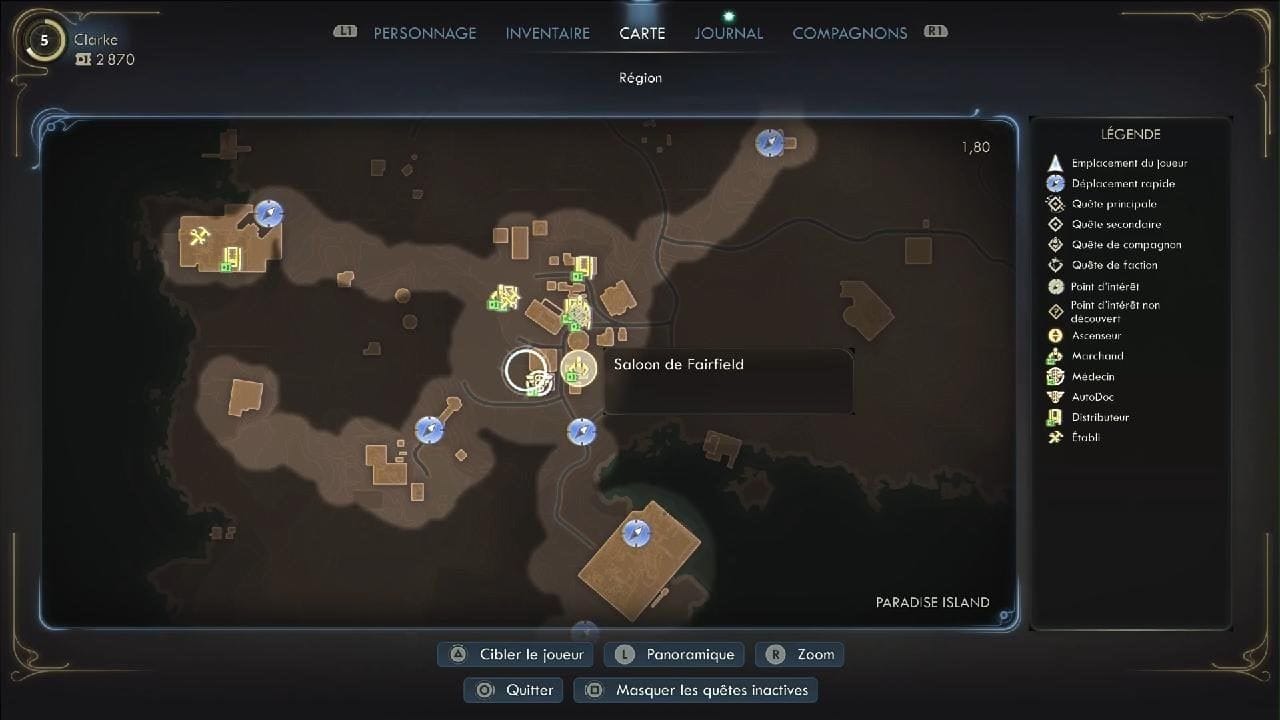Click the player location marker on the map
1280x720 pixels.
point(527,369)
